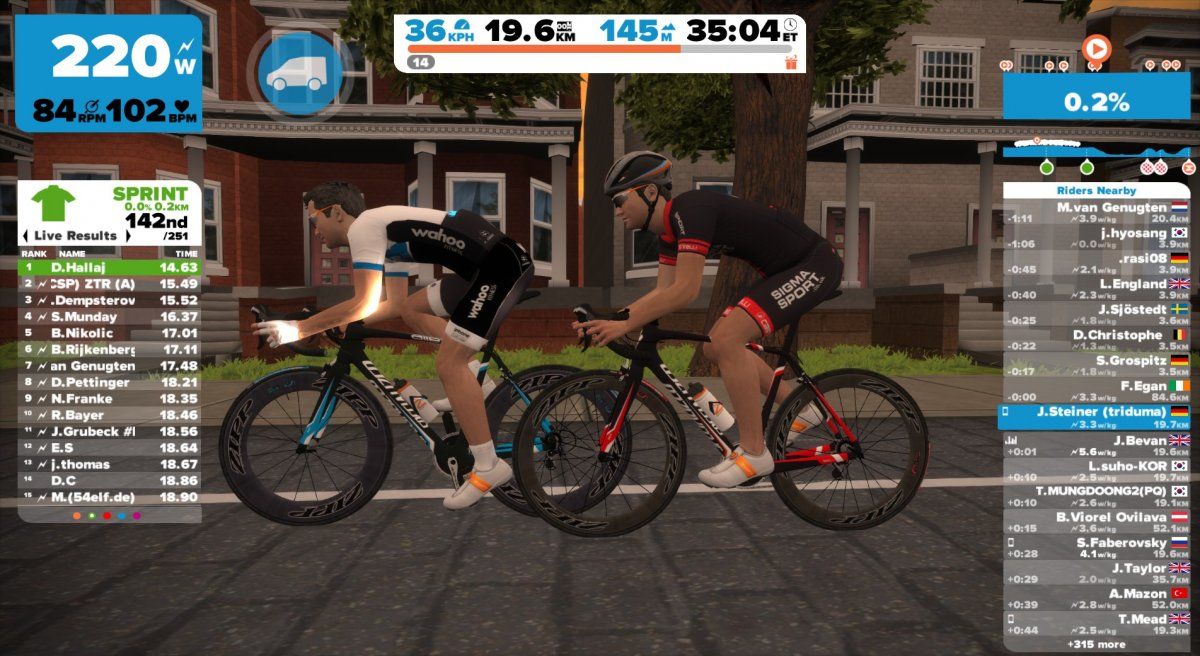1200x656 pixels.
Task: Click the gift box on progress bar
Action: click(x=792, y=62)
